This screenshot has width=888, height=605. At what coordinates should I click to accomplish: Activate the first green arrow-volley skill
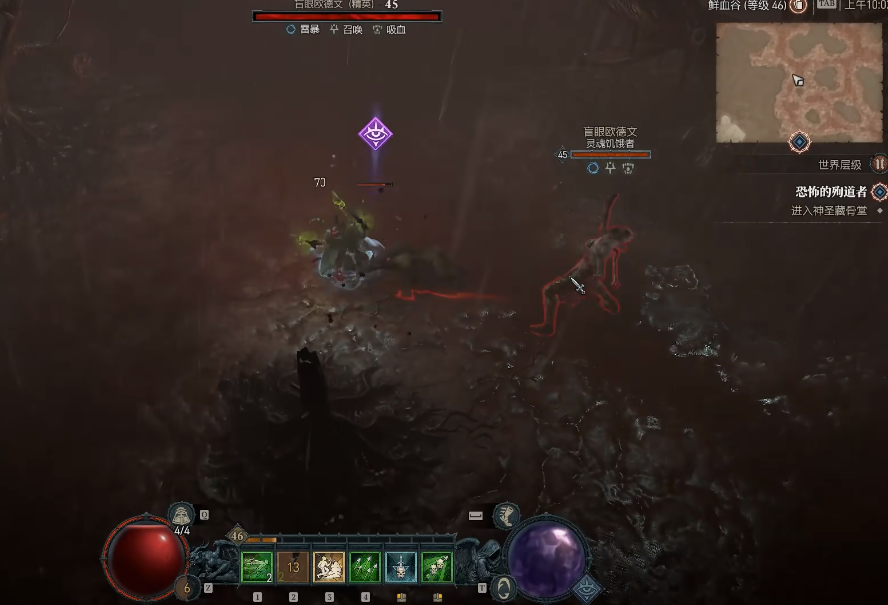[257, 567]
